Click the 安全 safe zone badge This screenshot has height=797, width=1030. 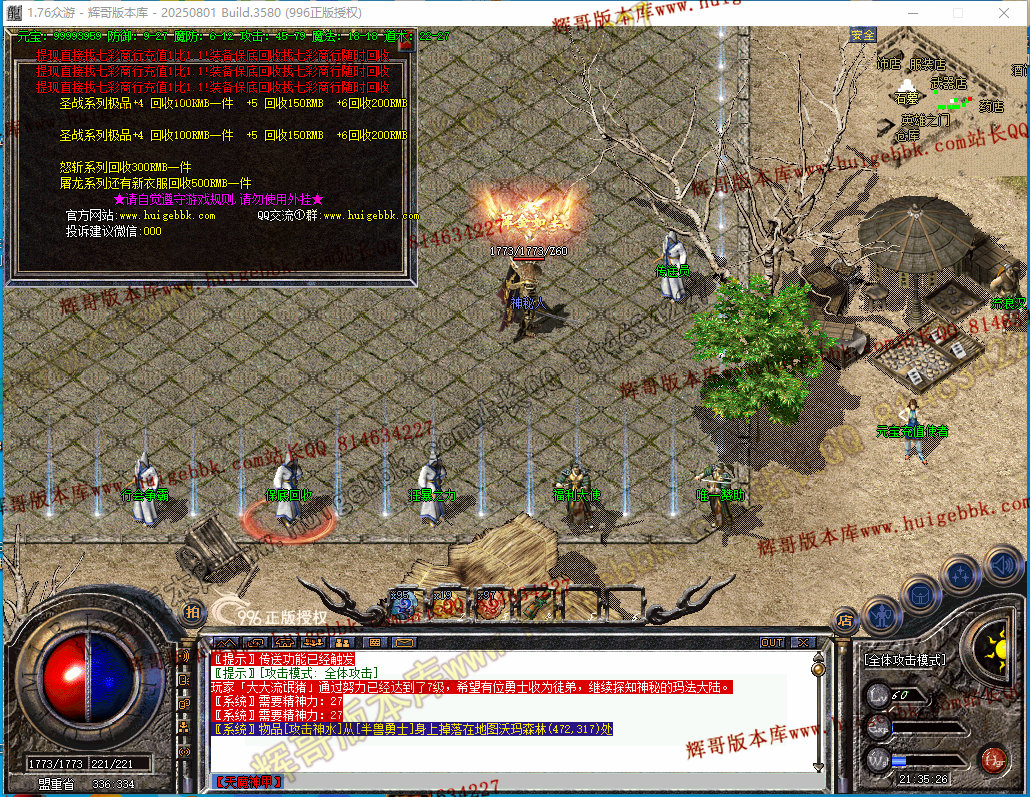click(862, 36)
